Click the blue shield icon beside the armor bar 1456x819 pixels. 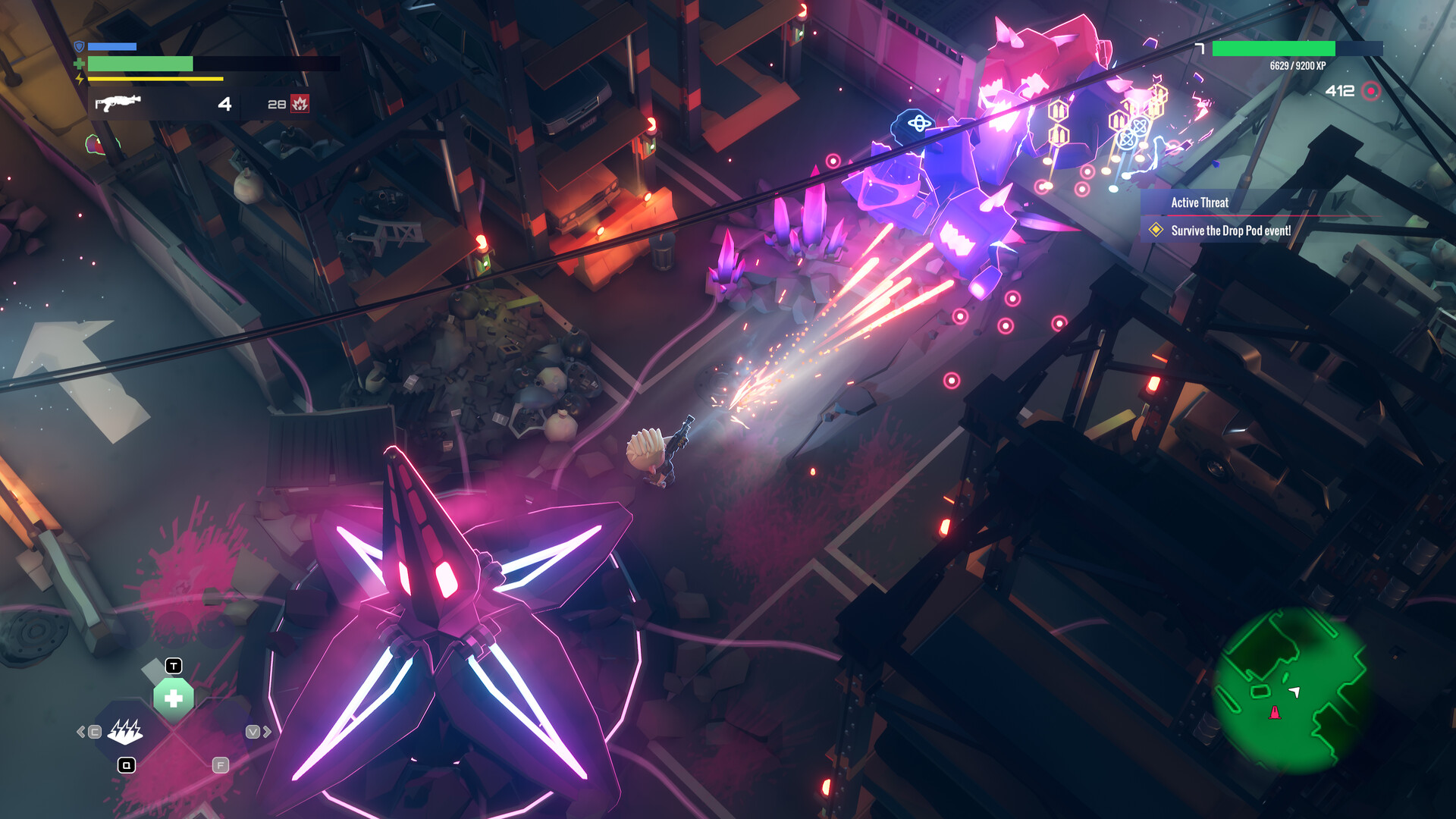pos(78,47)
